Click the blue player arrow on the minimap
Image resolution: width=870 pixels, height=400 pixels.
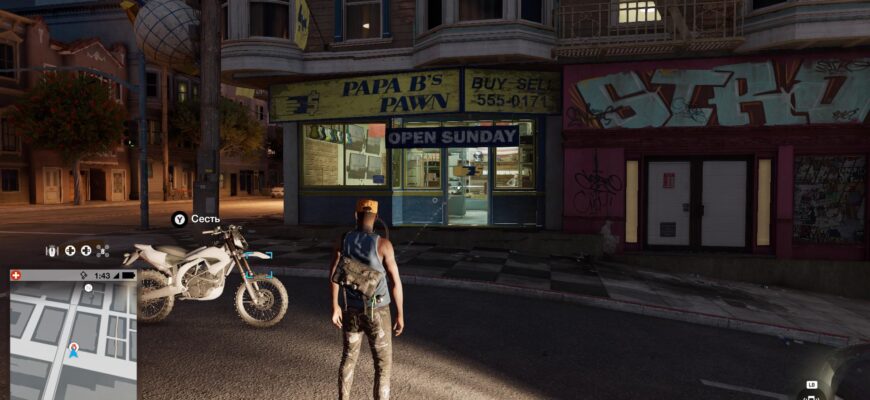(x=74, y=352)
